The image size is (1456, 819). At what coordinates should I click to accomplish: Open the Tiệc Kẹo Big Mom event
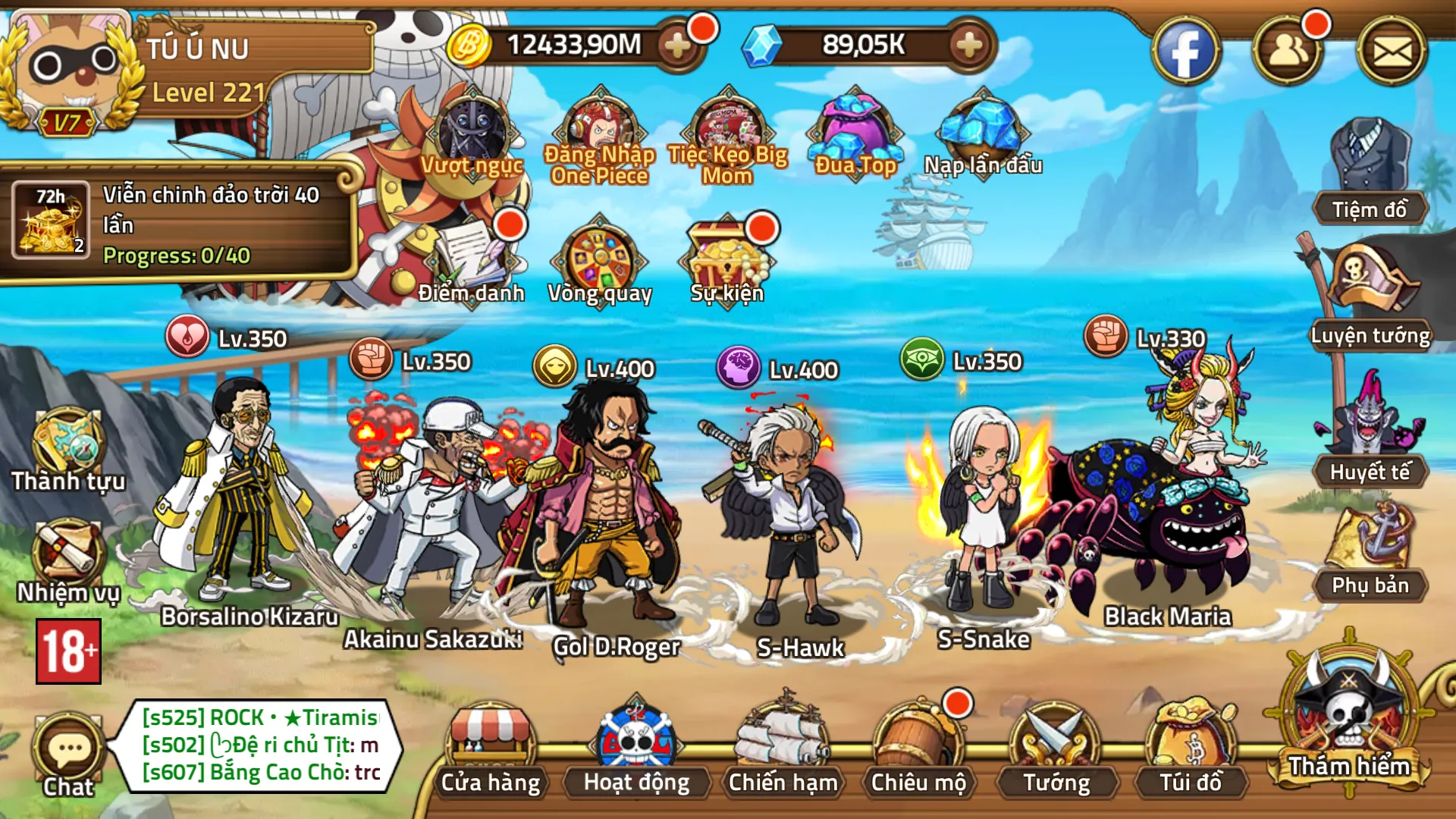pos(726,133)
